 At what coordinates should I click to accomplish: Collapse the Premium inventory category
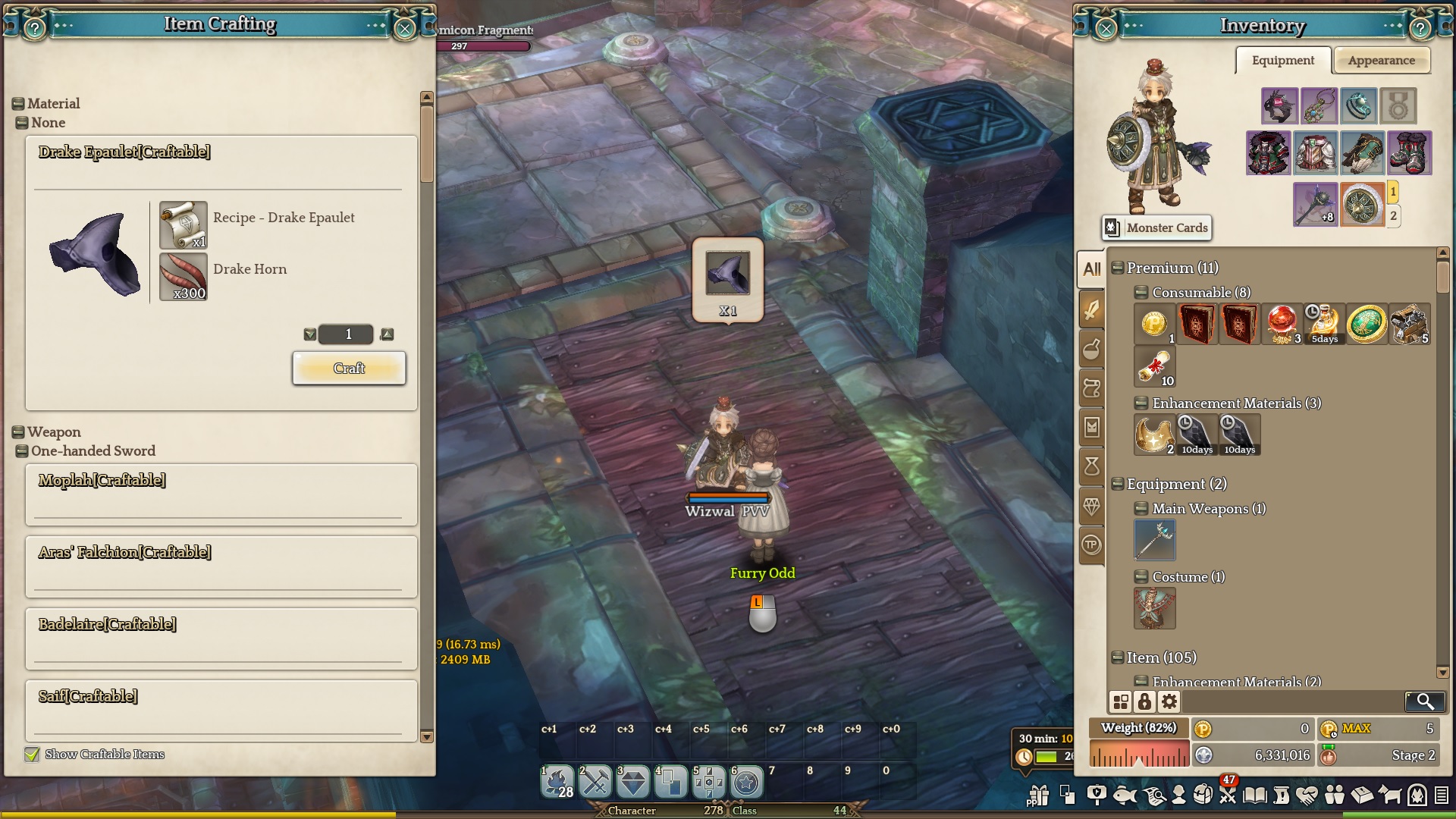[x=1118, y=268]
